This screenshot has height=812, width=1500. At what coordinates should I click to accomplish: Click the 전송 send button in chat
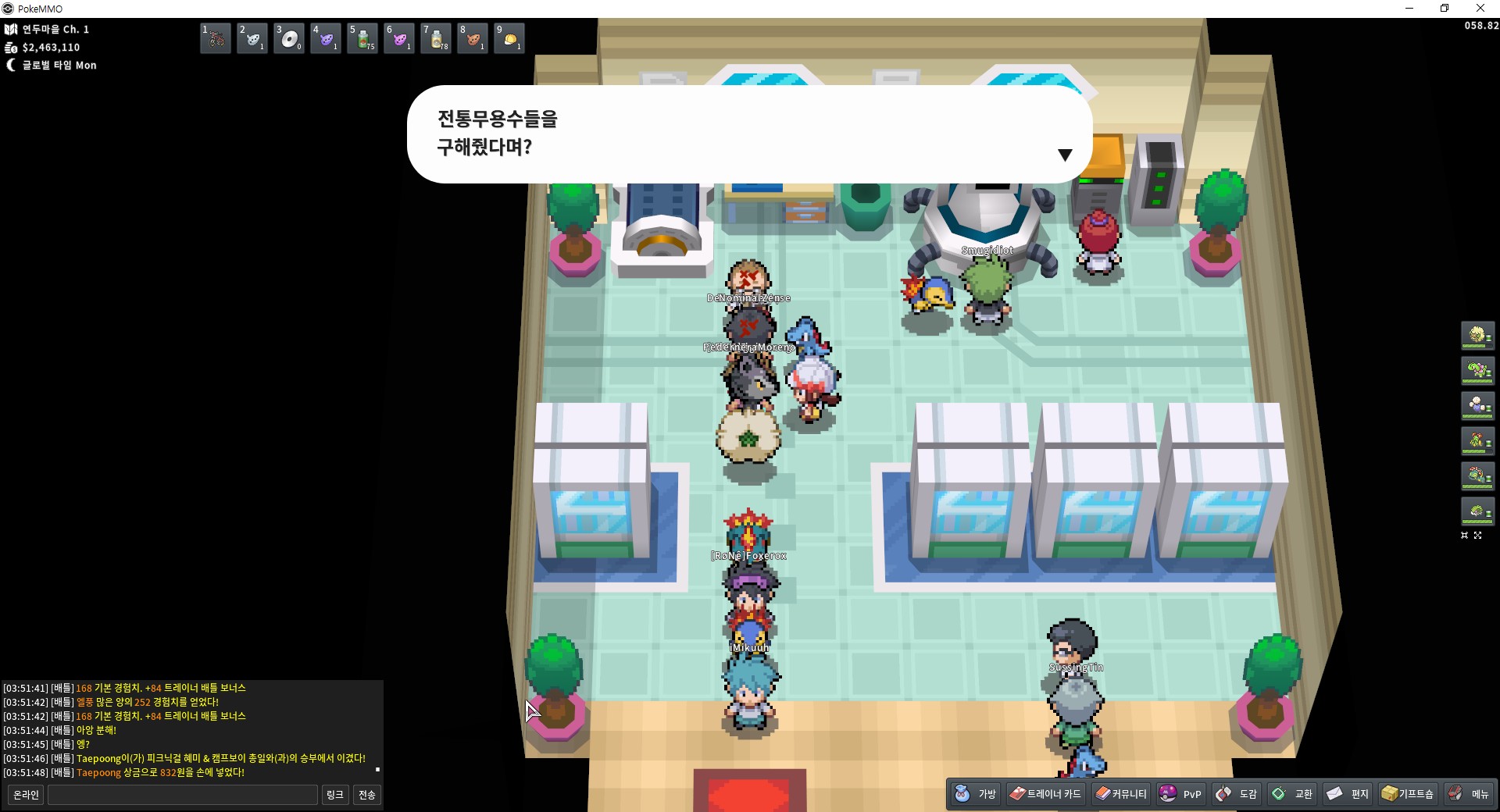tap(366, 795)
